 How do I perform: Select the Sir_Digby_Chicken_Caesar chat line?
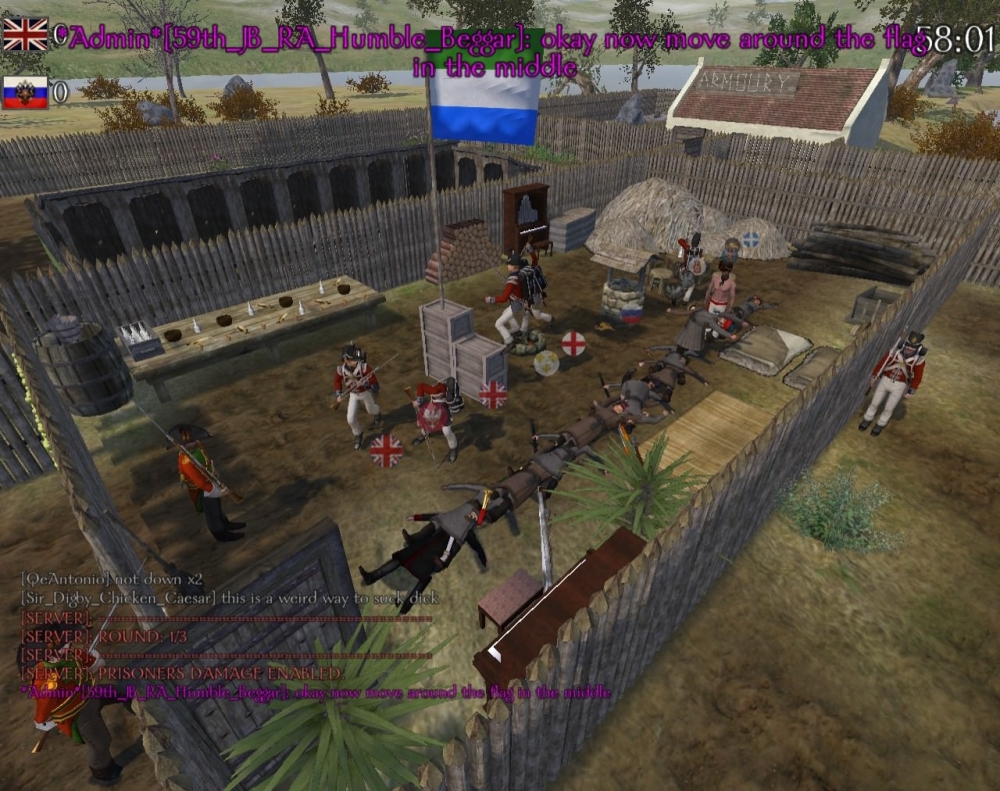pos(229,598)
